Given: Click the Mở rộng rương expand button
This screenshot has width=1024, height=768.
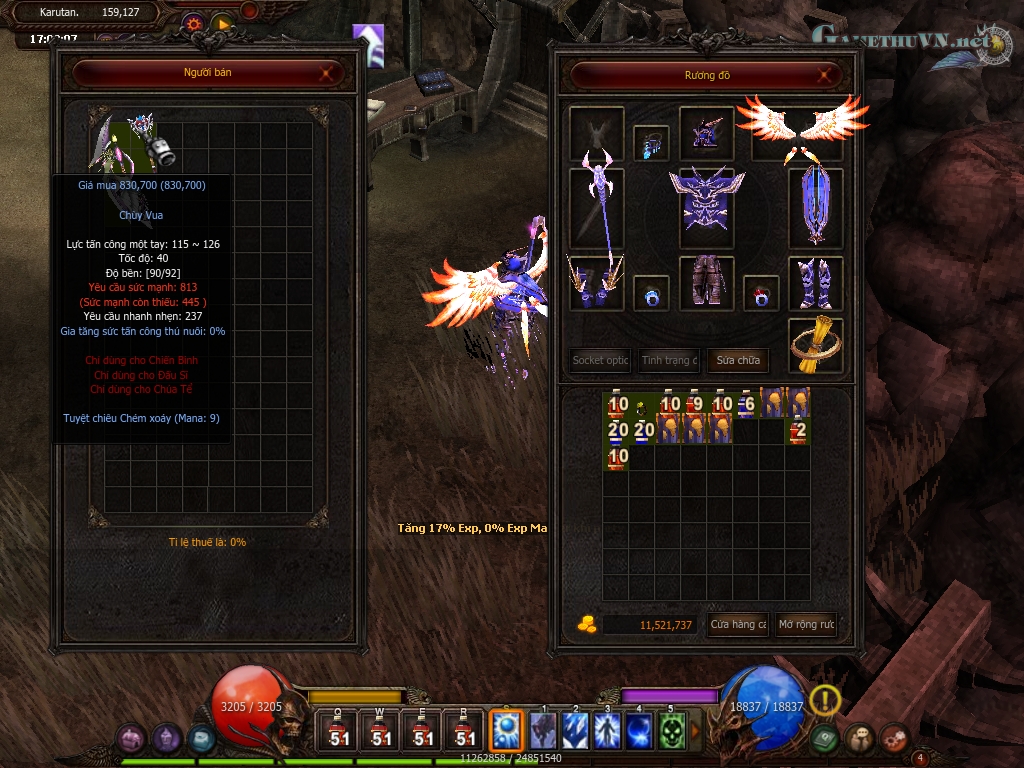Looking at the screenshot, I should pos(806,624).
